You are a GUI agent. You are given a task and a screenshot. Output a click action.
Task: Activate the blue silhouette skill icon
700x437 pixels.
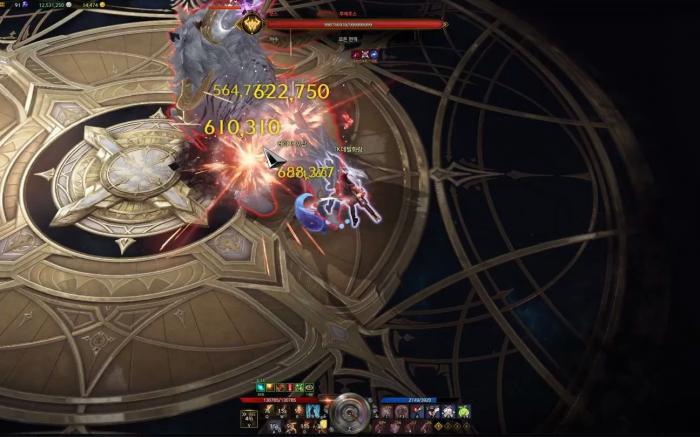[x=313, y=411]
